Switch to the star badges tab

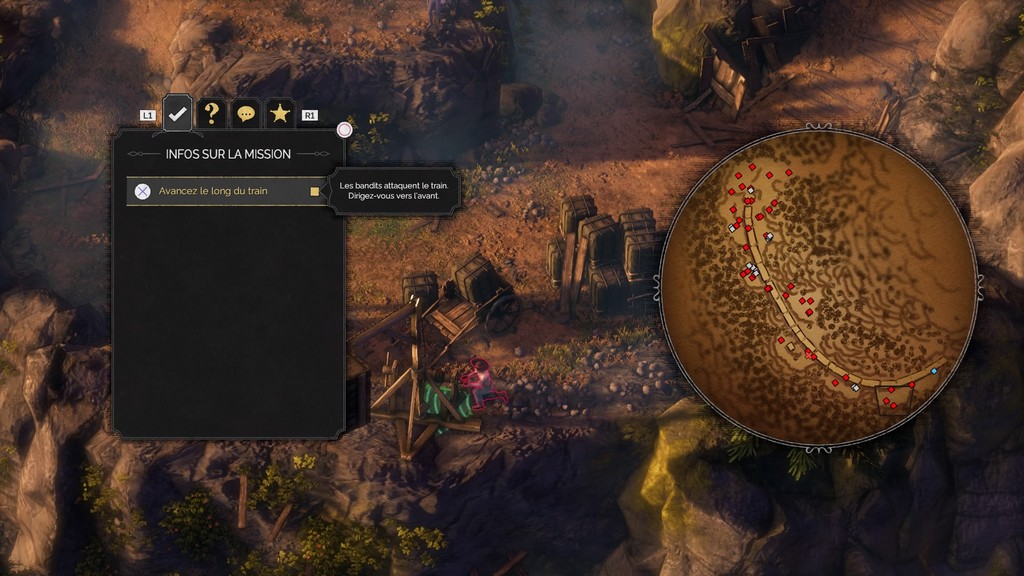click(x=279, y=113)
